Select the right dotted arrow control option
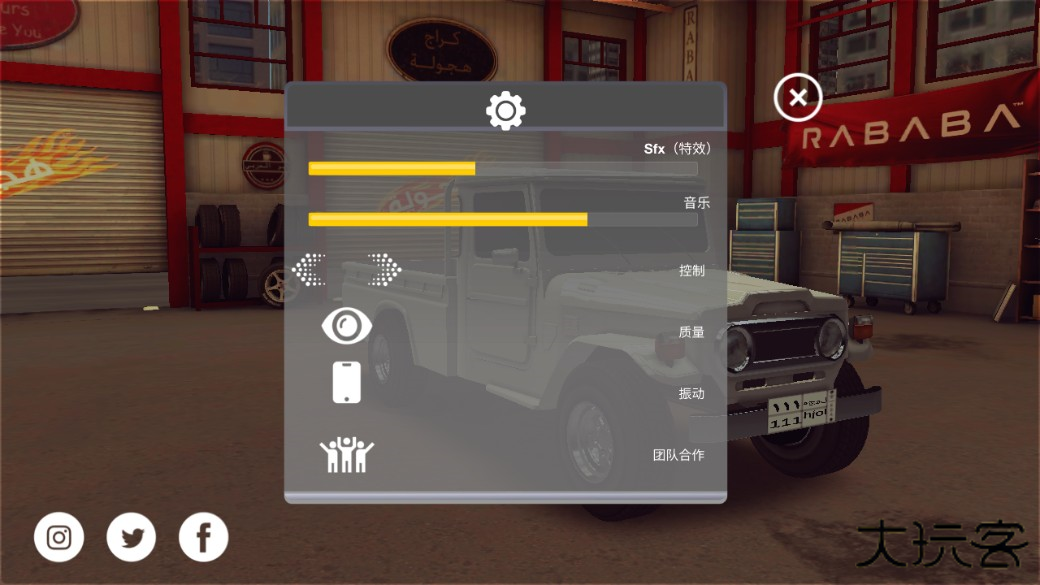This screenshot has height=585, width=1040. pos(383,269)
